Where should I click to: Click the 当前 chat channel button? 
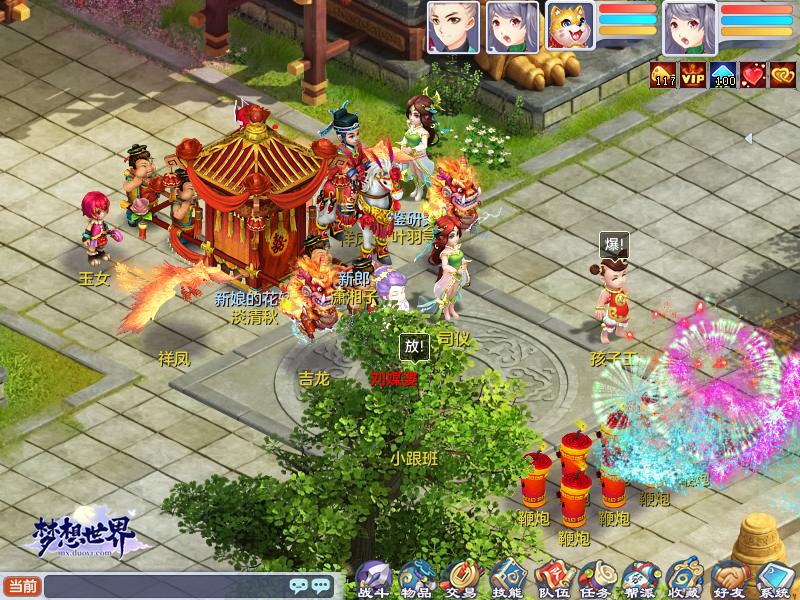[22, 586]
